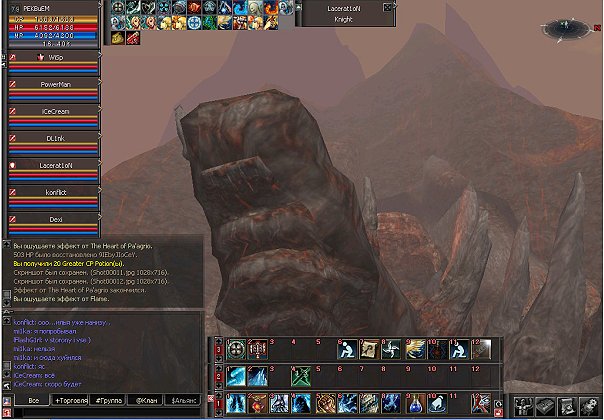Target party member PowerMan
This screenshot has height=420, width=604.
tap(55, 85)
